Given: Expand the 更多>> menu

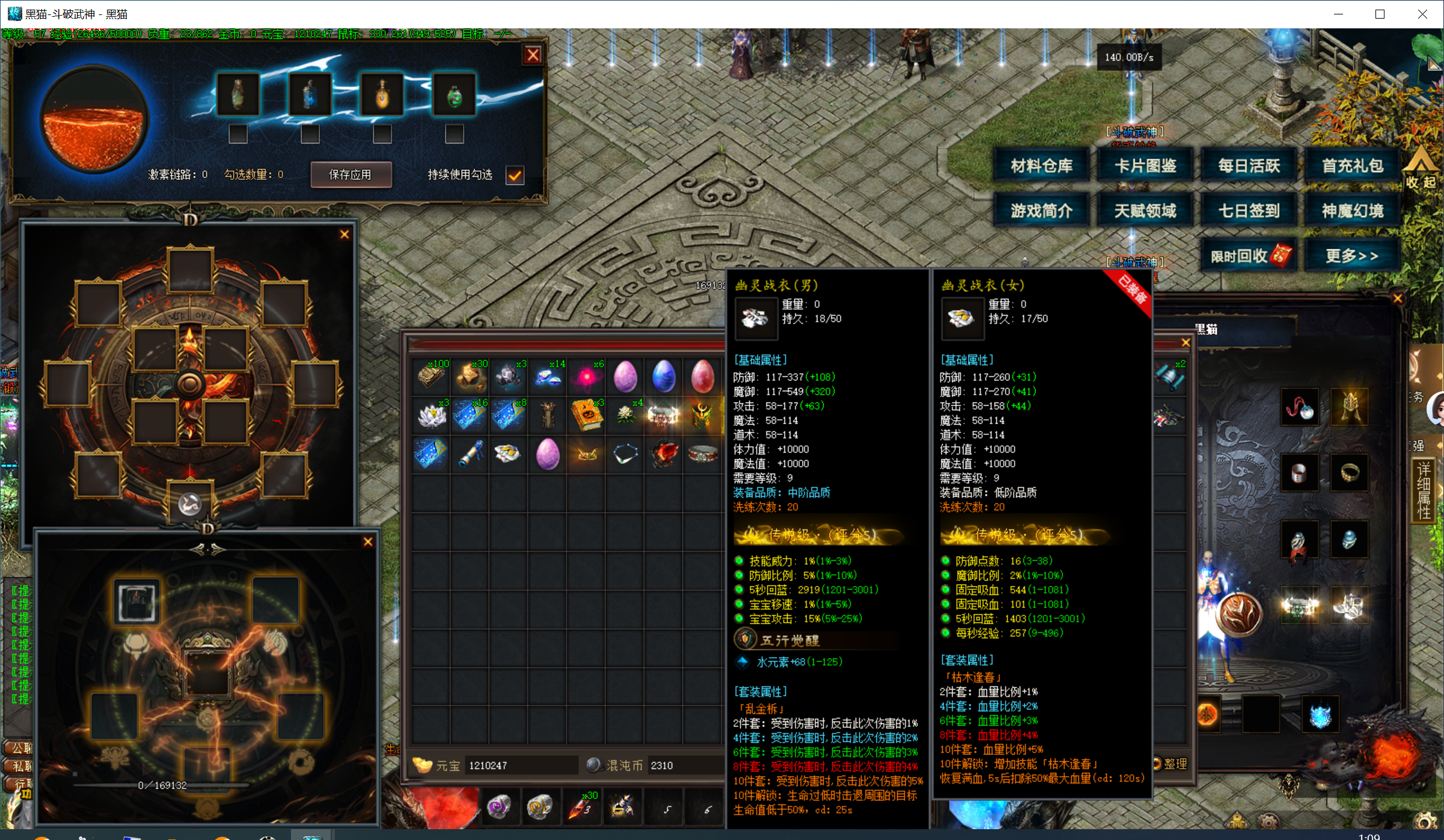Looking at the screenshot, I should click(1352, 256).
